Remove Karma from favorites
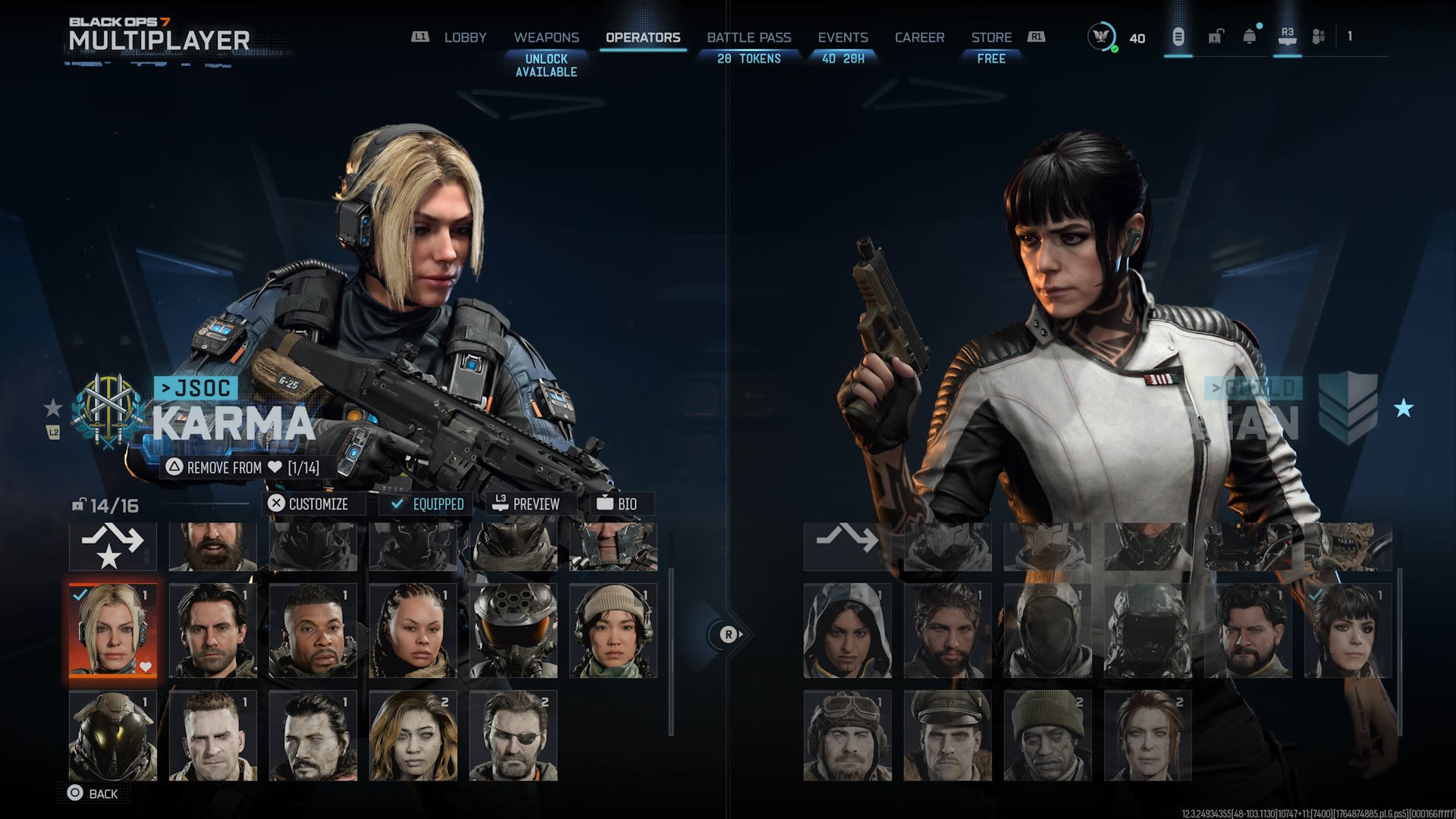 coord(243,467)
